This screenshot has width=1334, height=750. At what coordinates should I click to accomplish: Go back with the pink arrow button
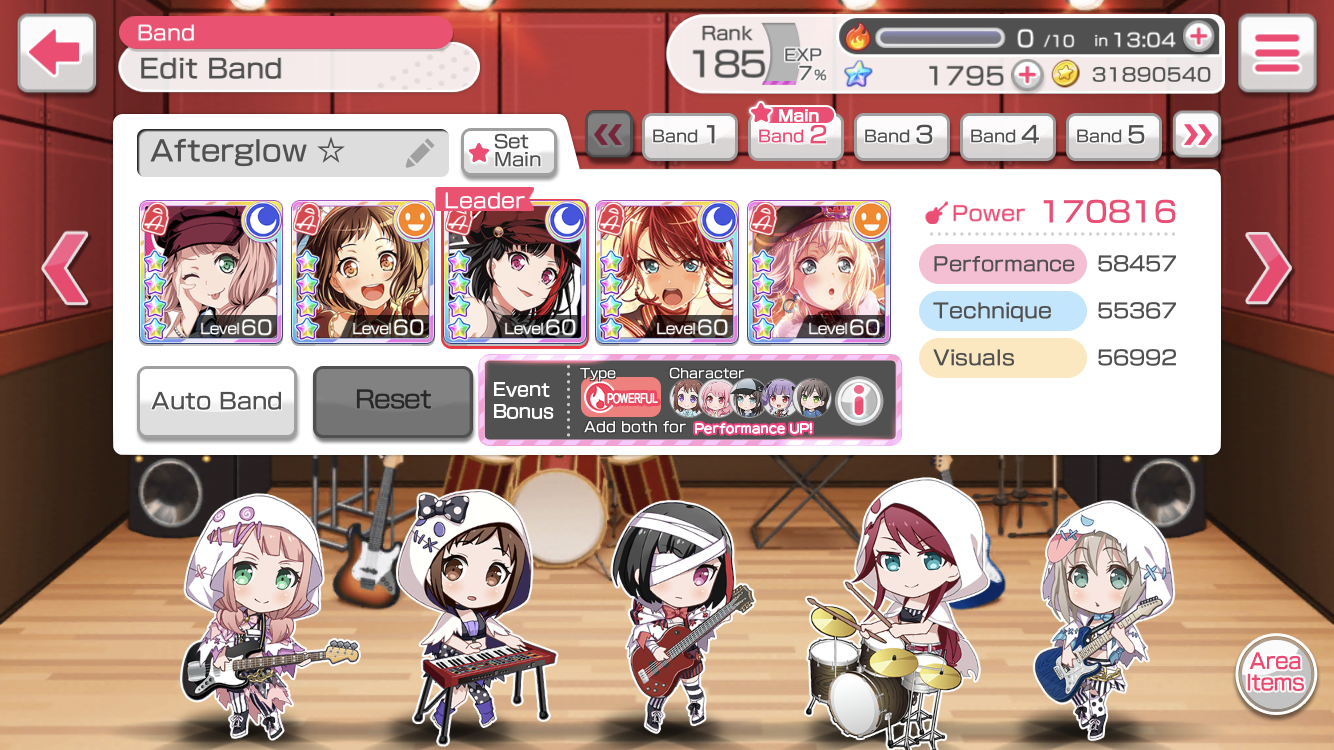pyautogui.click(x=56, y=53)
